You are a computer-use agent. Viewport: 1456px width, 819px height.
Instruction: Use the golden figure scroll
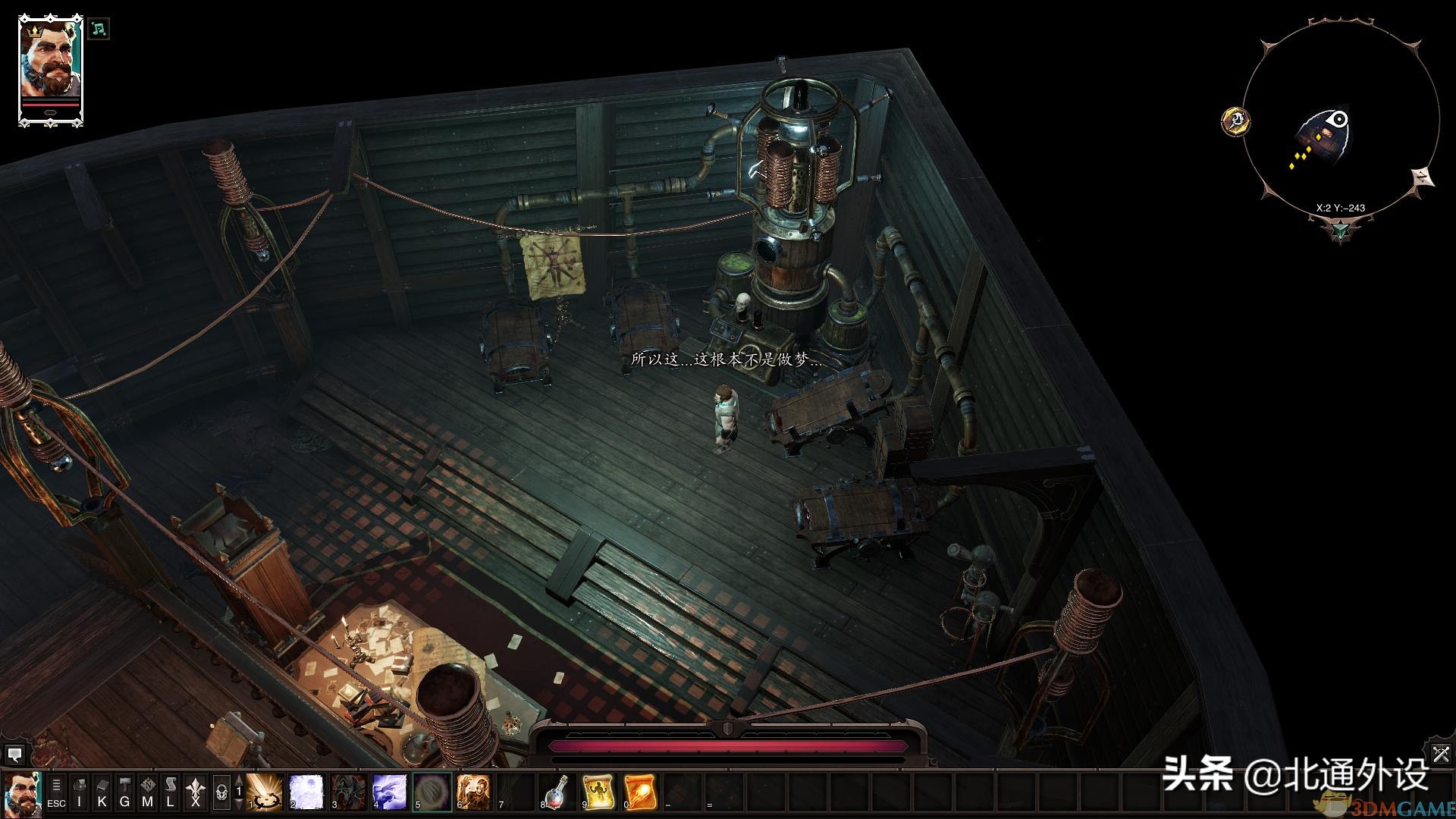coord(599,792)
